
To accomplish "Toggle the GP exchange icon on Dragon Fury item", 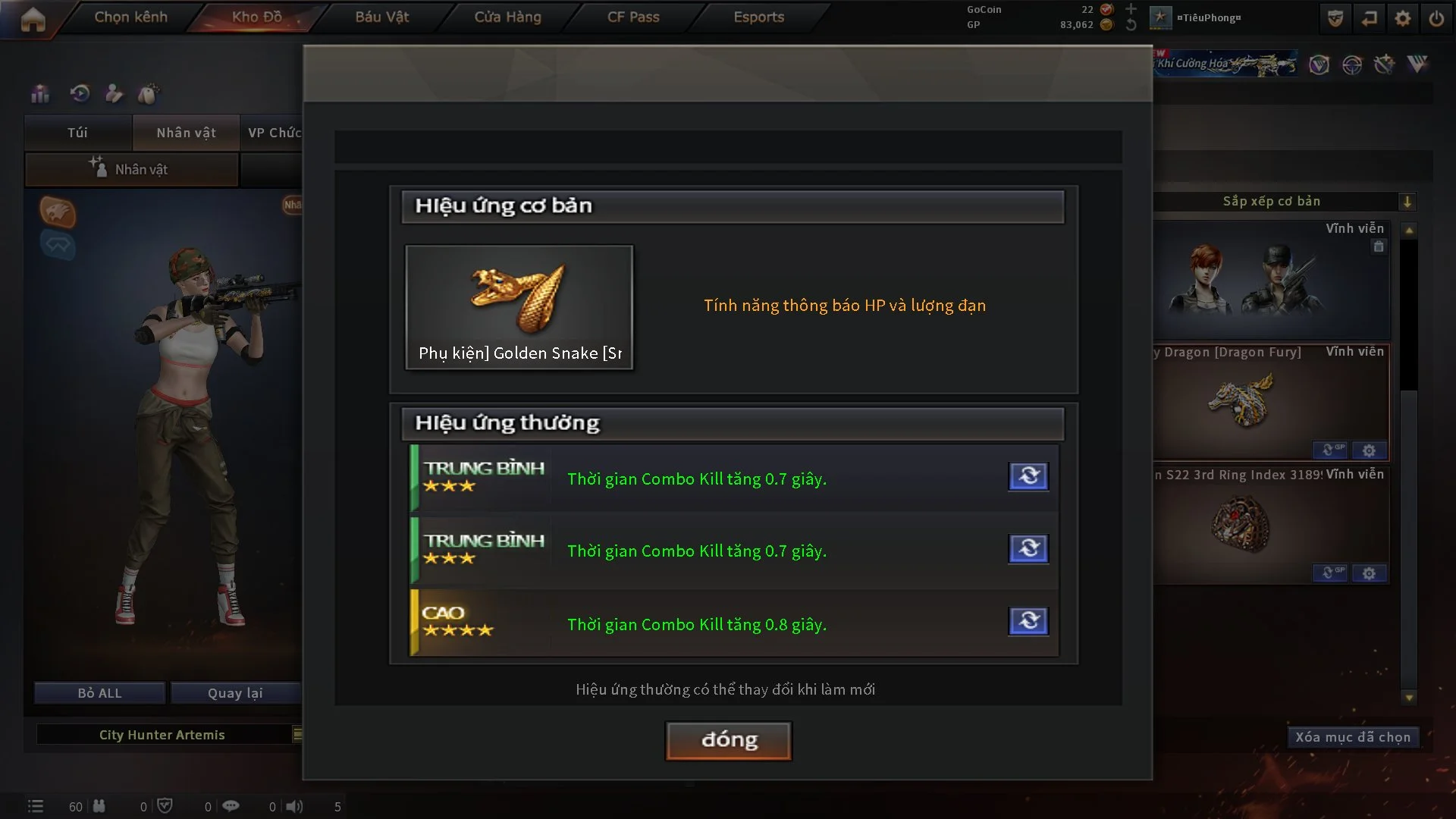I will [x=1330, y=449].
